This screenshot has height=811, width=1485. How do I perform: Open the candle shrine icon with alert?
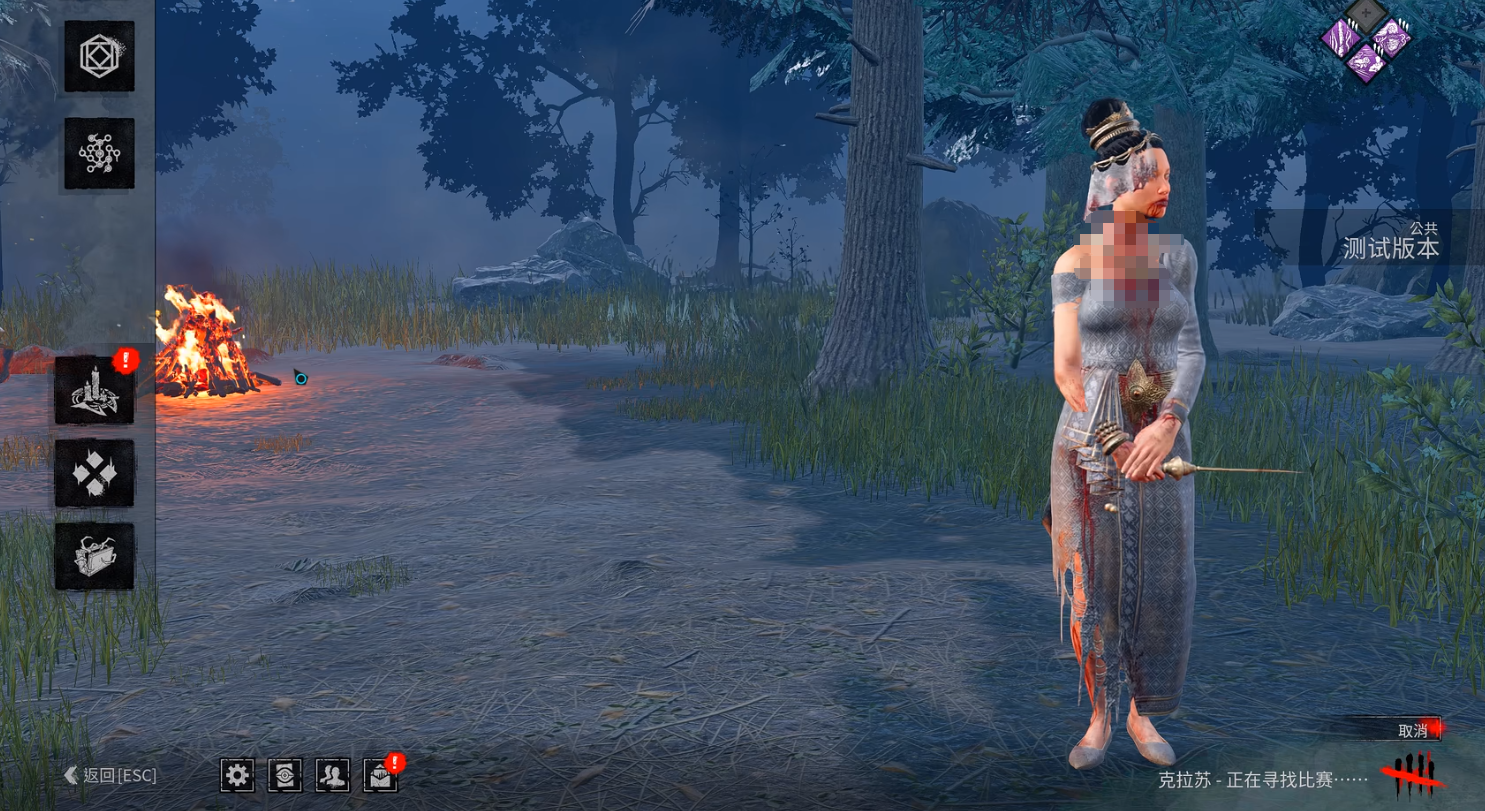(94, 389)
